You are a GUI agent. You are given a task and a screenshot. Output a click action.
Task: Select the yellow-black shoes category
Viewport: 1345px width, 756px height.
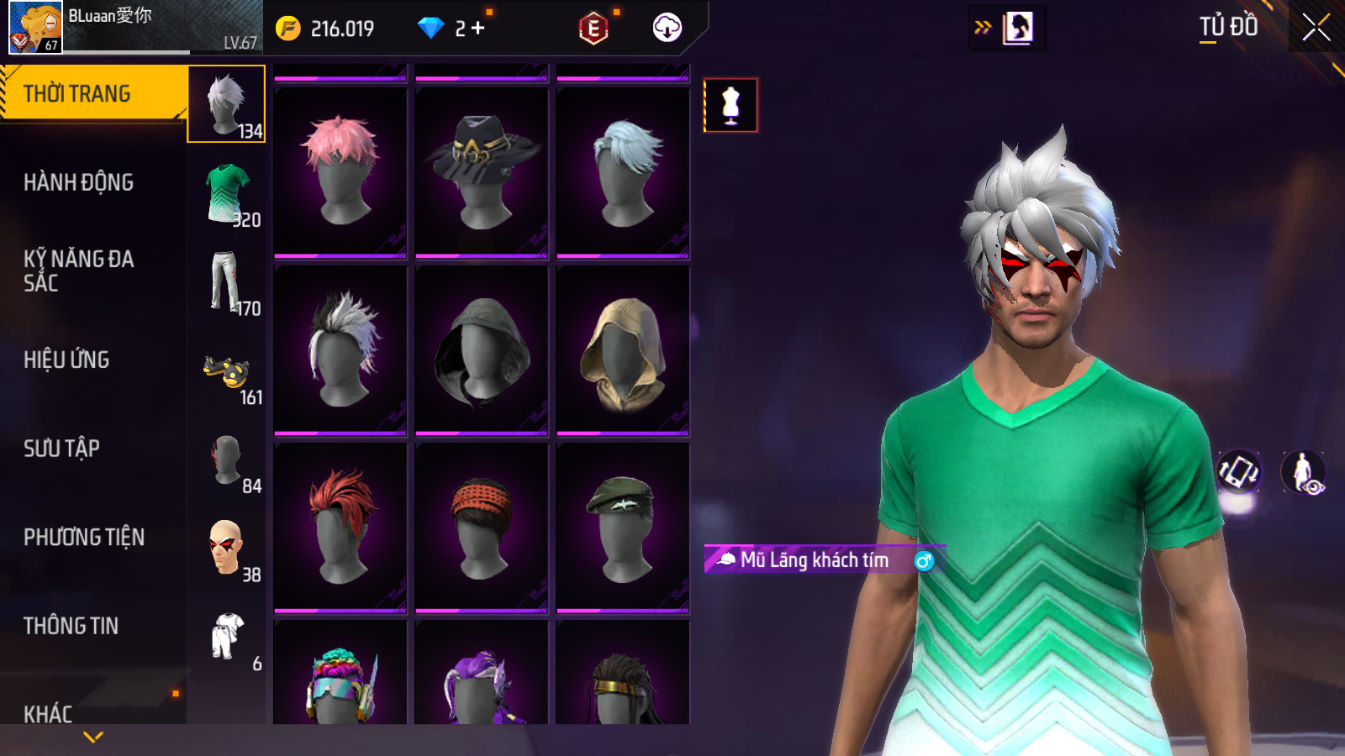[x=227, y=371]
